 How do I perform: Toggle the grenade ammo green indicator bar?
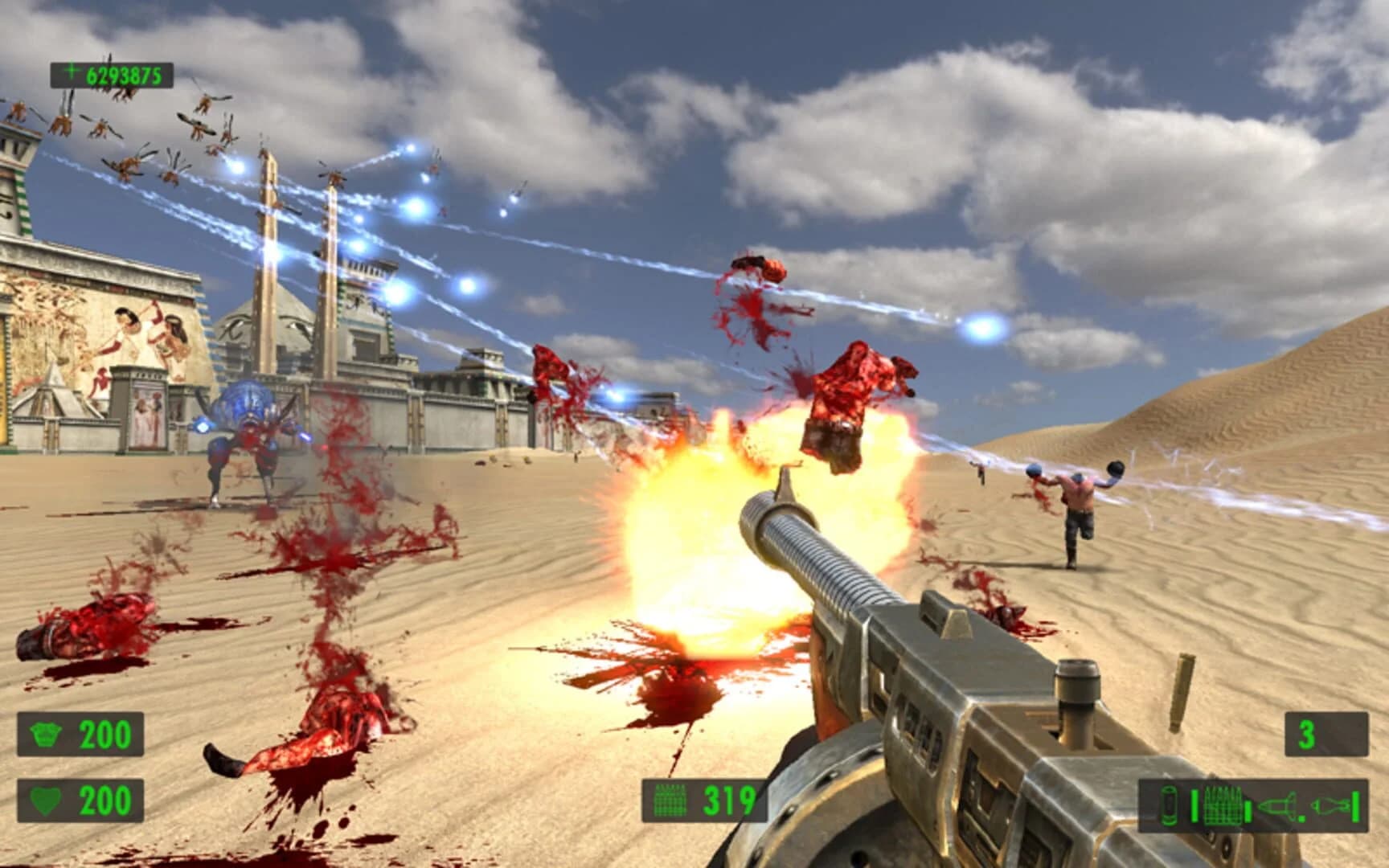click(x=1357, y=805)
